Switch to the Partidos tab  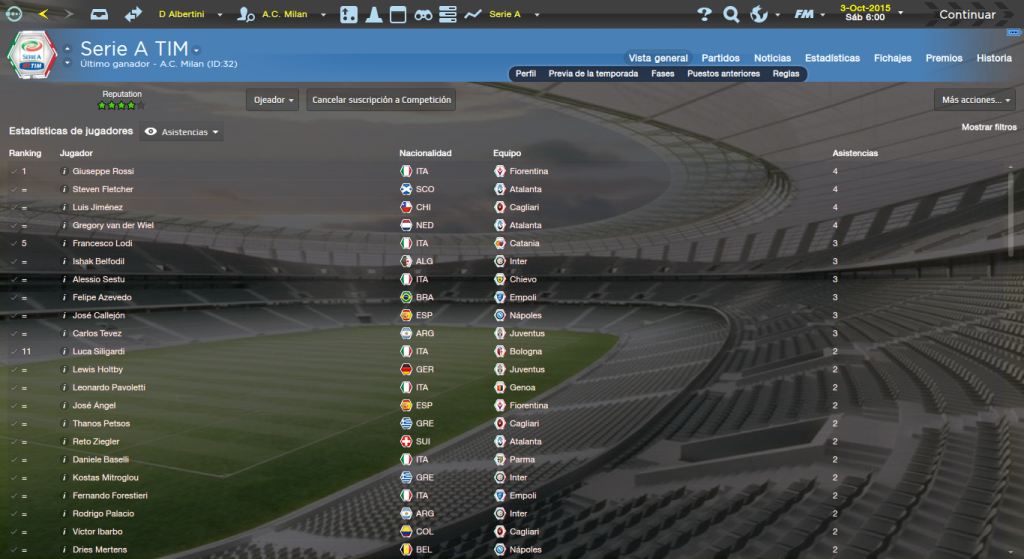point(721,58)
